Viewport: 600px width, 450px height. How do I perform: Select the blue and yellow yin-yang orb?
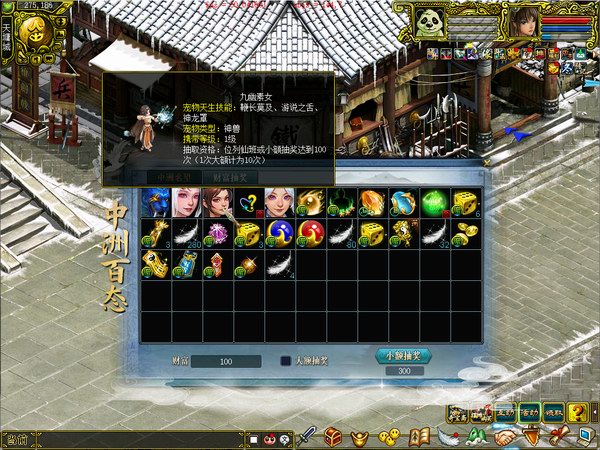[279, 234]
